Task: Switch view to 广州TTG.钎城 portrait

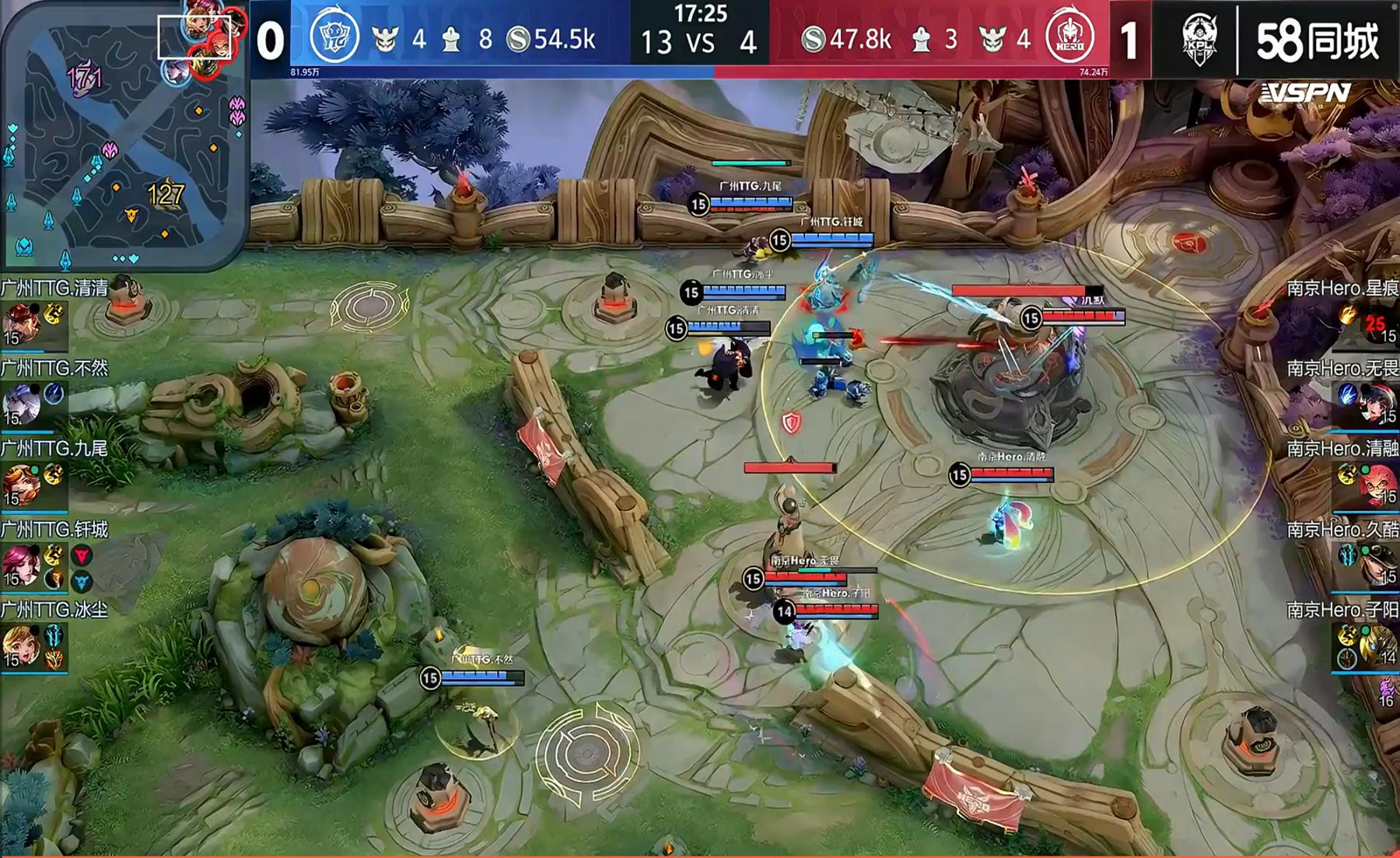Action: click(x=20, y=565)
